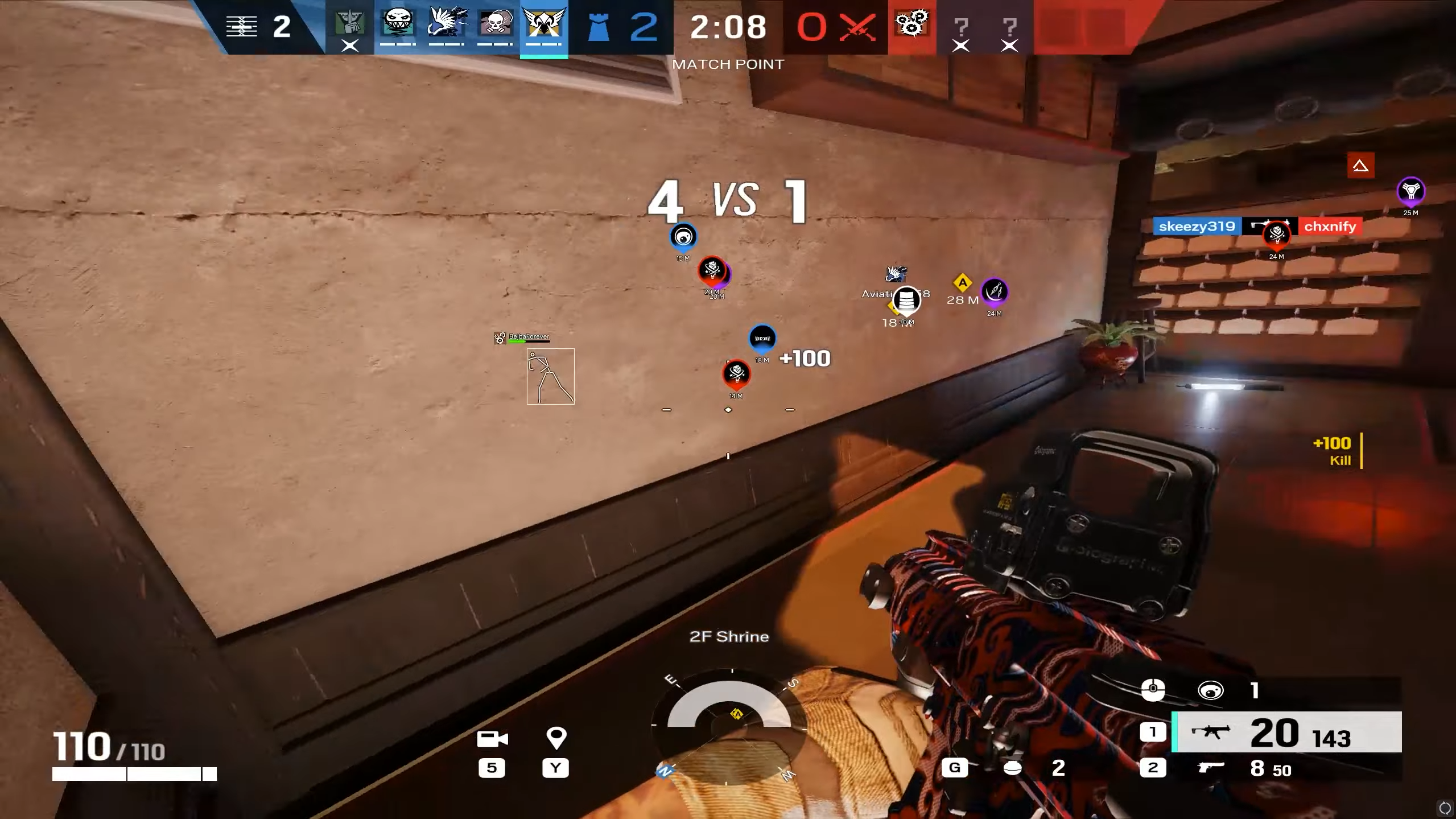The image size is (1456, 819).
Task: Select the dead Caveira operator portrait
Action: coord(350,24)
